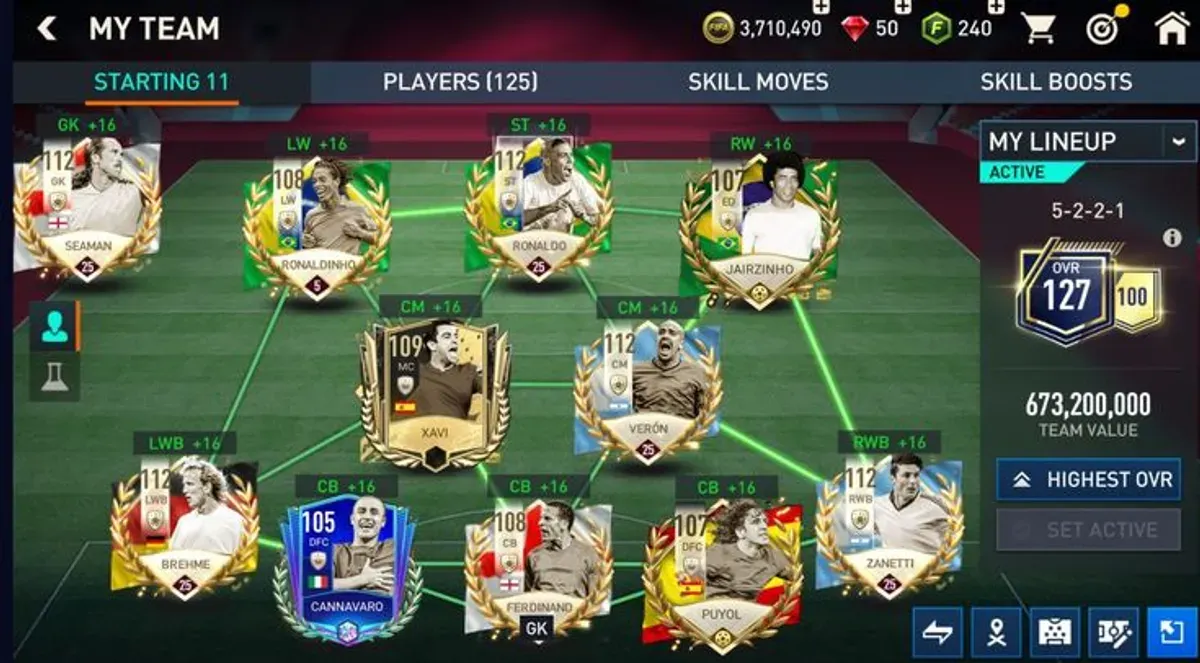This screenshot has width=1200, height=663.
Task: Show the Skill Boosts tab
Action: click(x=1055, y=82)
